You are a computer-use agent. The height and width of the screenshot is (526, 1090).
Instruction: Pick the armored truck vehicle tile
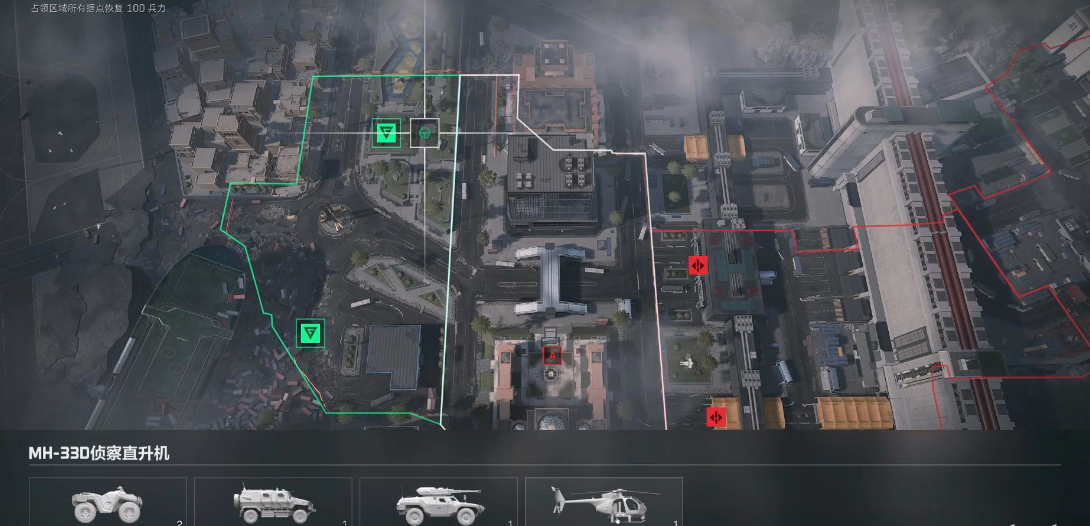(x=273, y=502)
